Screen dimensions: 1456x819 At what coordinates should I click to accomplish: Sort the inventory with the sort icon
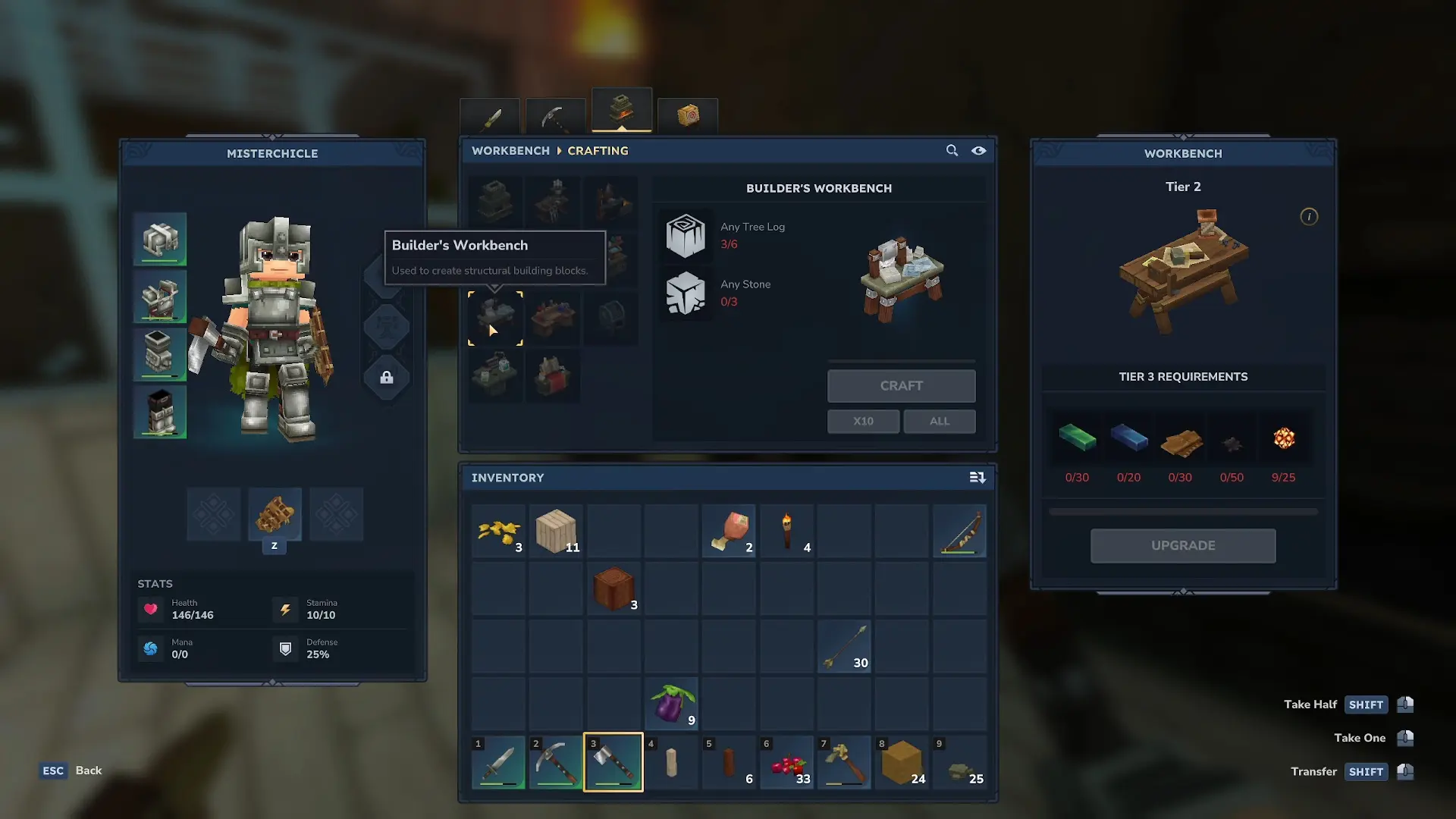point(977,478)
